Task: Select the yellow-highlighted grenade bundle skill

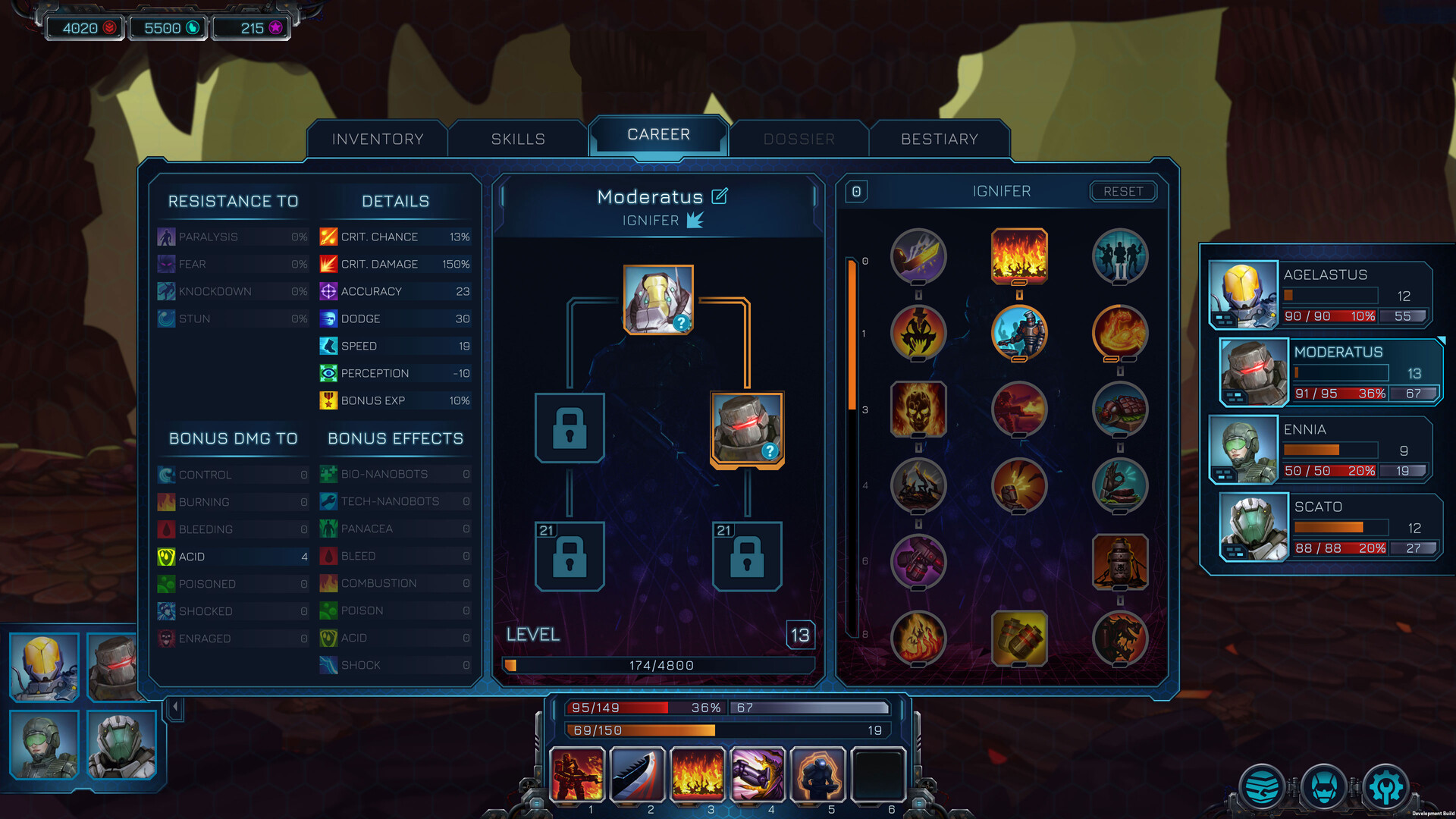Action: tap(1019, 639)
